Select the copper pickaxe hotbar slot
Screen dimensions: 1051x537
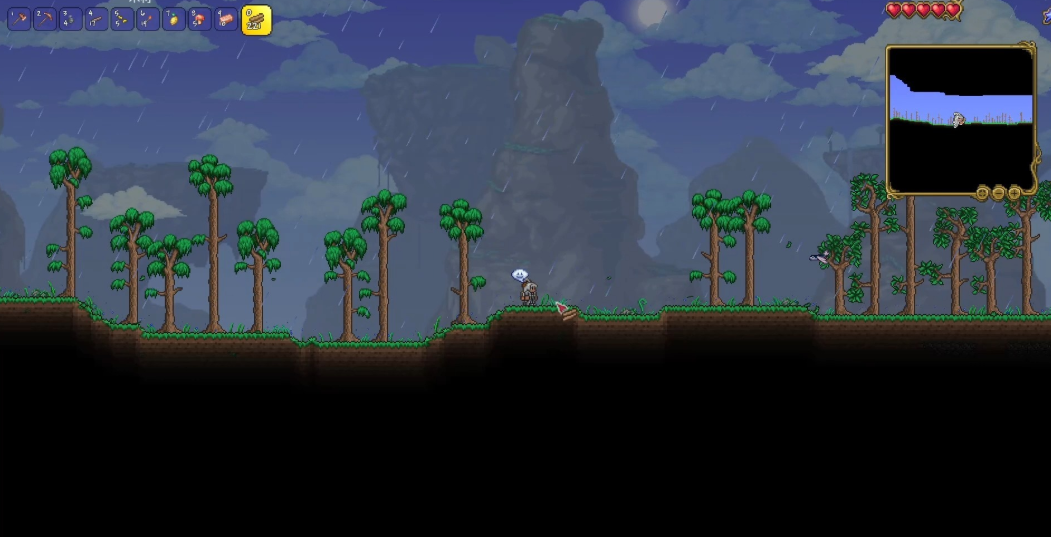coord(45,19)
